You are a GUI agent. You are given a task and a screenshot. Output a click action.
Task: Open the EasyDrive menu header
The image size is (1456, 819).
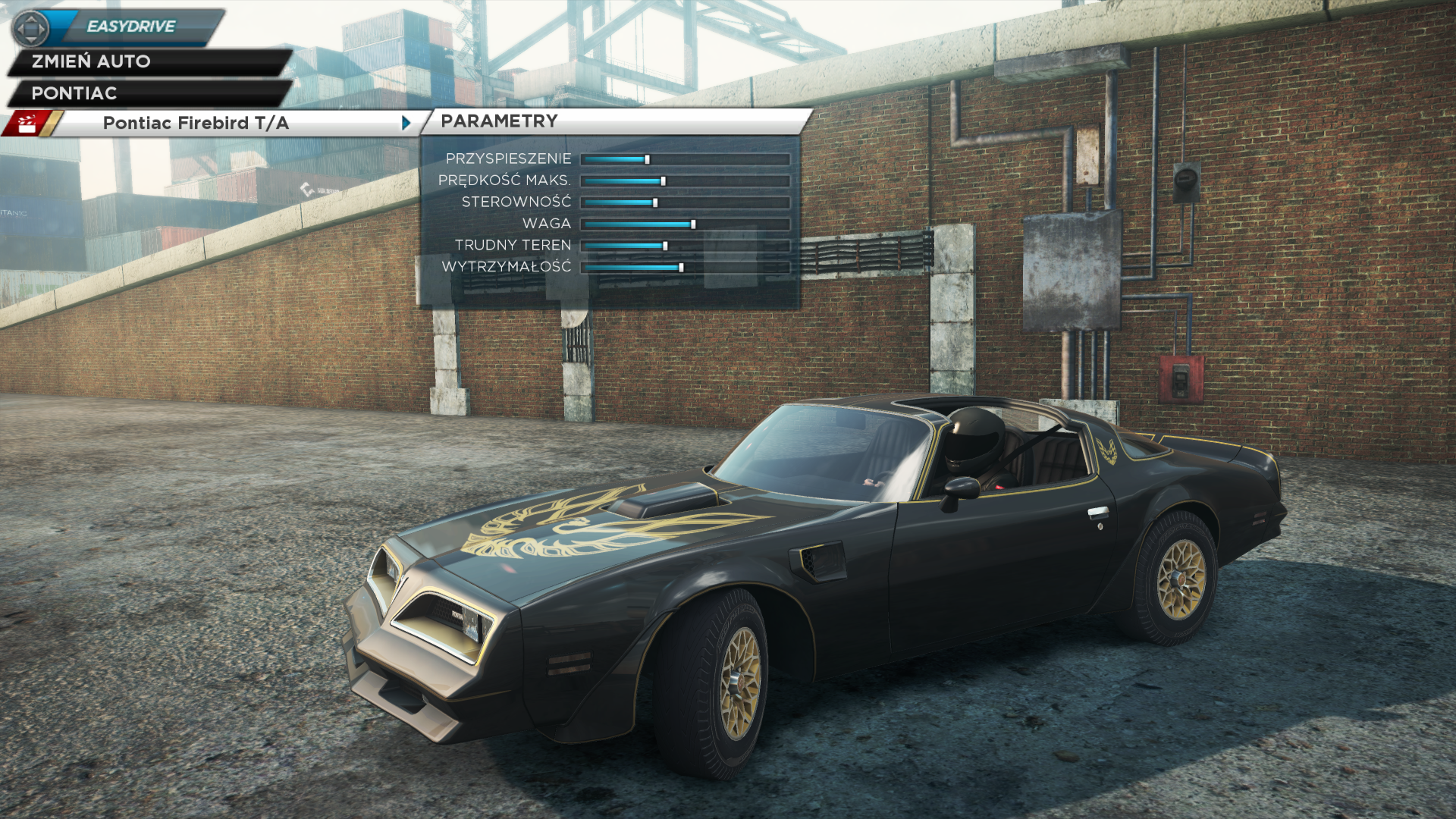click(x=130, y=27)
